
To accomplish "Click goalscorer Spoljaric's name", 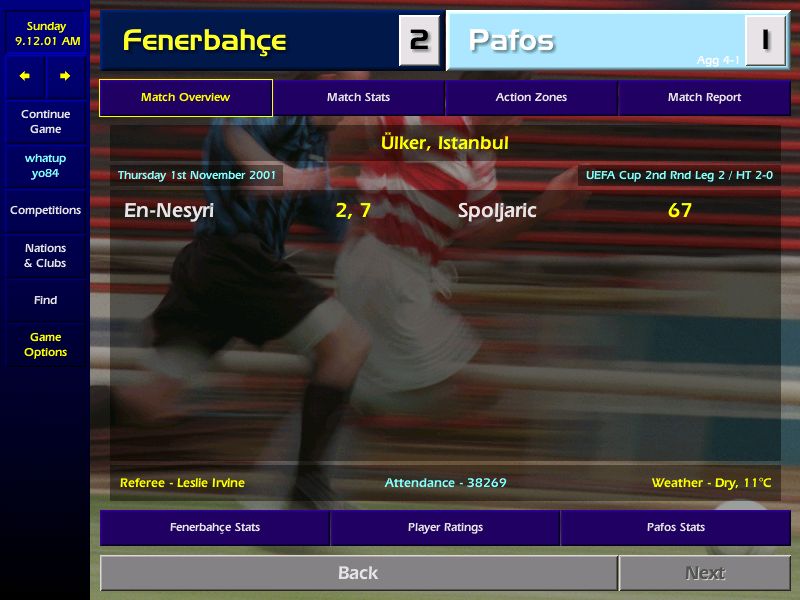I will [497, 211].
